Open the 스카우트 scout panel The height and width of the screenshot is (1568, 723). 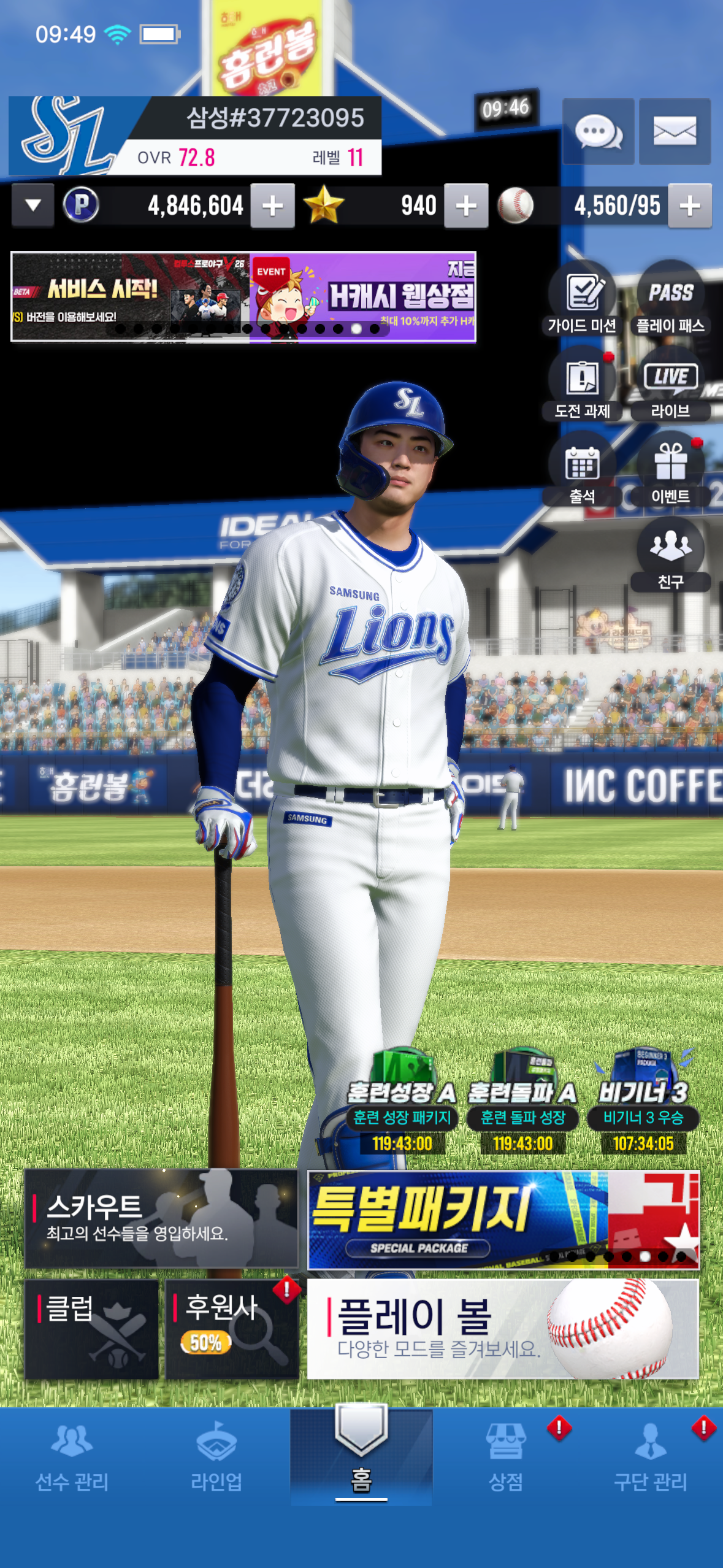click(161, 1218)
